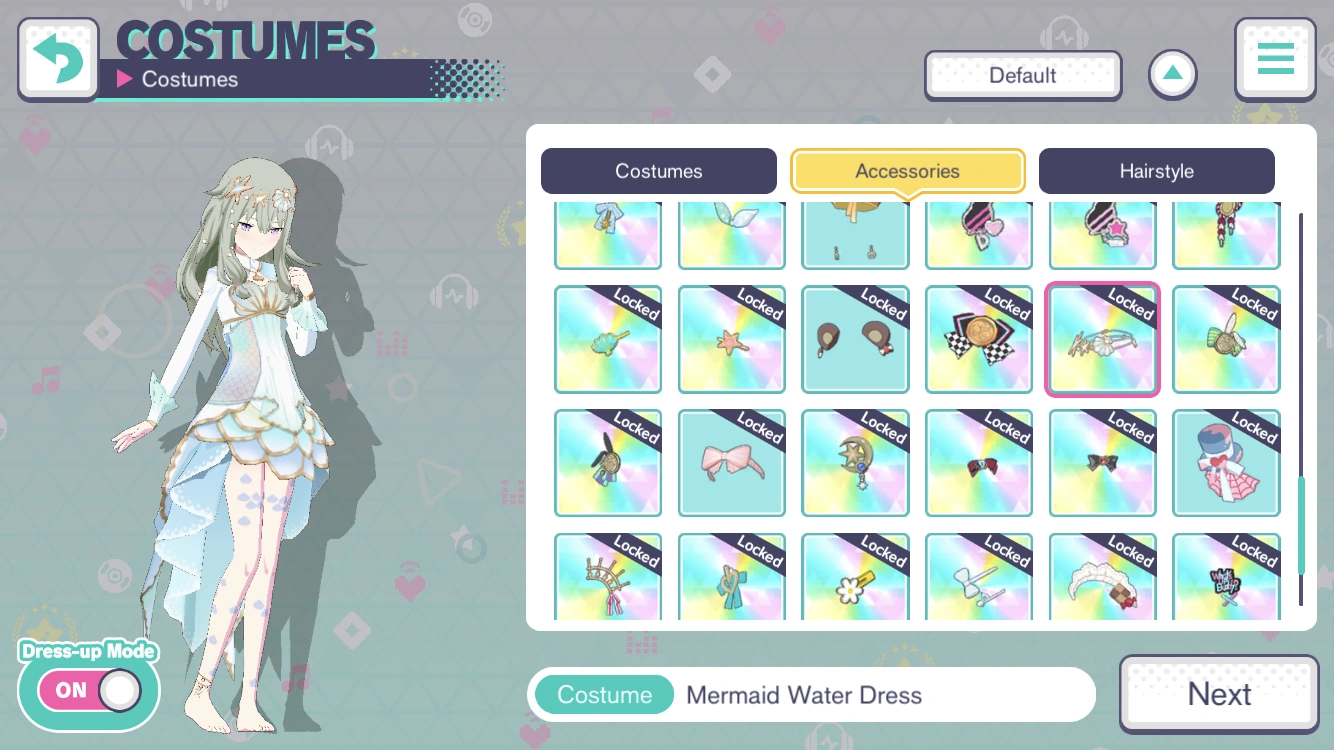Image resolution: width=1334 pixels, height=750 pixels.
Task: Open the hamburger menu
Action: click(1275, 59)
